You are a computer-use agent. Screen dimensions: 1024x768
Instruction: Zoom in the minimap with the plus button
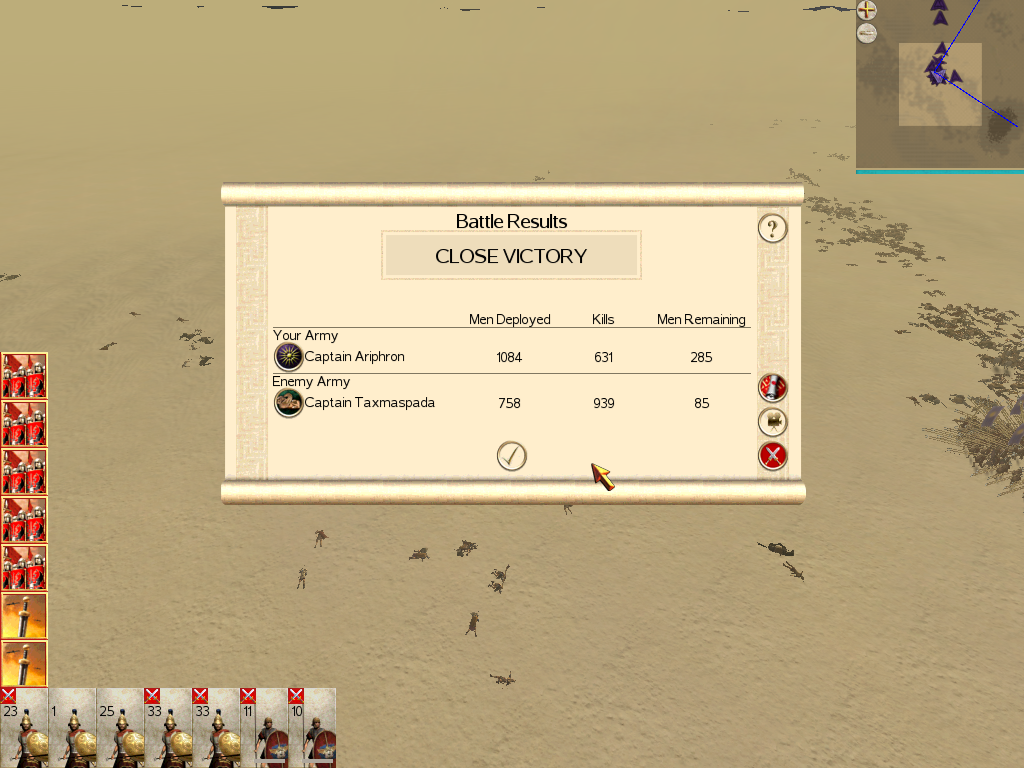tap(867, 11)
